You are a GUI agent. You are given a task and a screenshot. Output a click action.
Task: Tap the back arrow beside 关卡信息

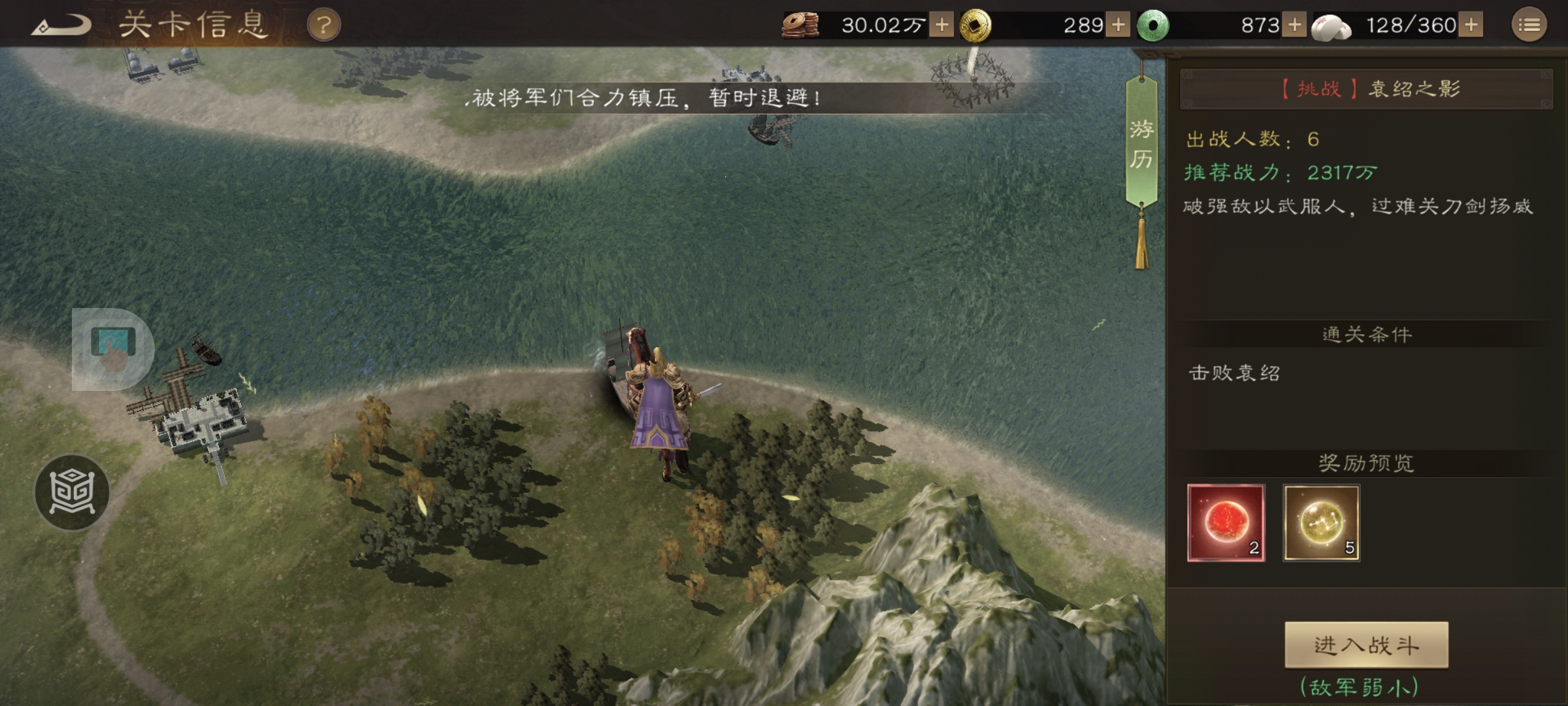click(62, 24)
